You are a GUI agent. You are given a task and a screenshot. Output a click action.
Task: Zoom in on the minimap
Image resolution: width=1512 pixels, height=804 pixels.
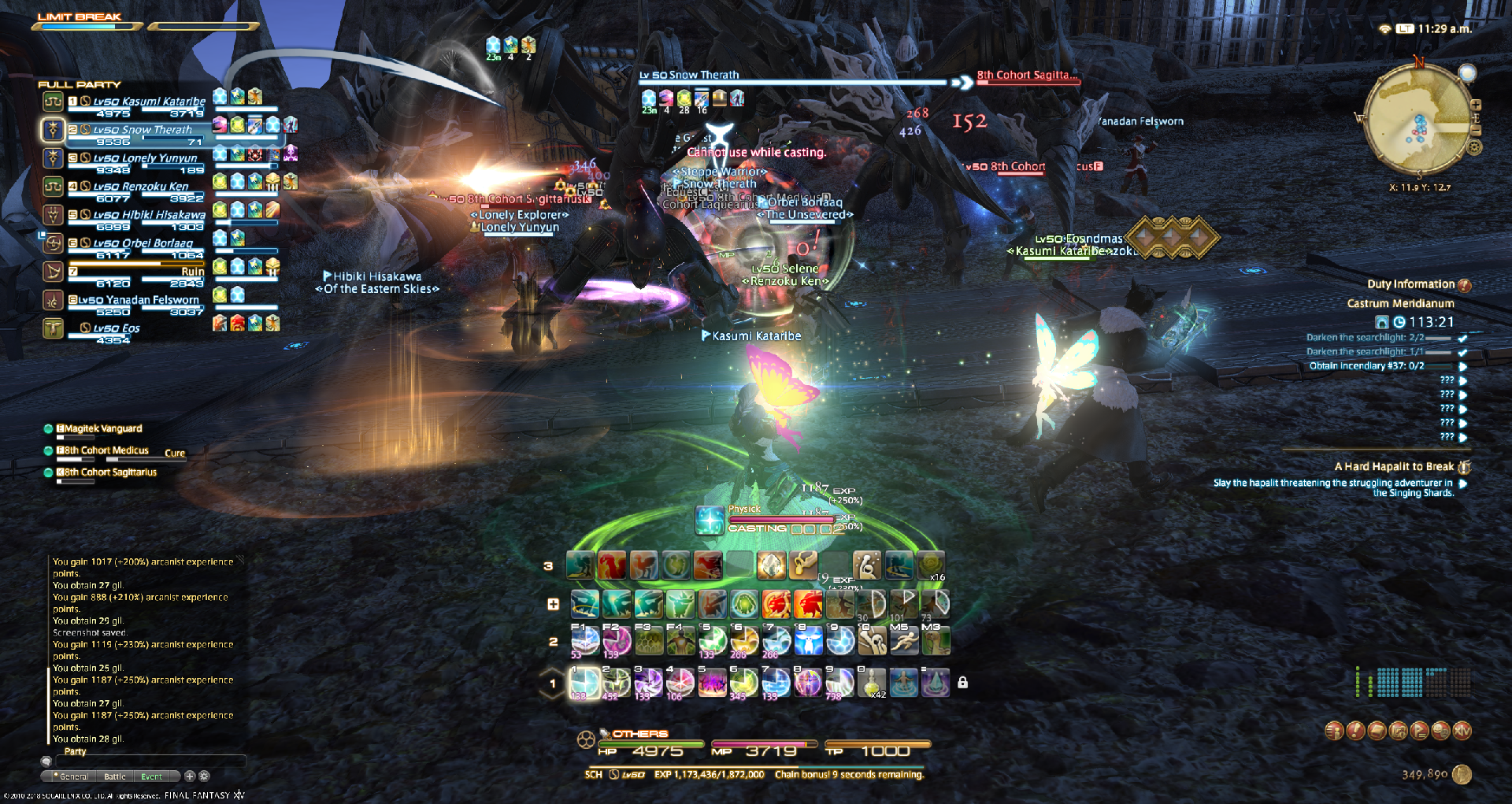(1476, 105)
